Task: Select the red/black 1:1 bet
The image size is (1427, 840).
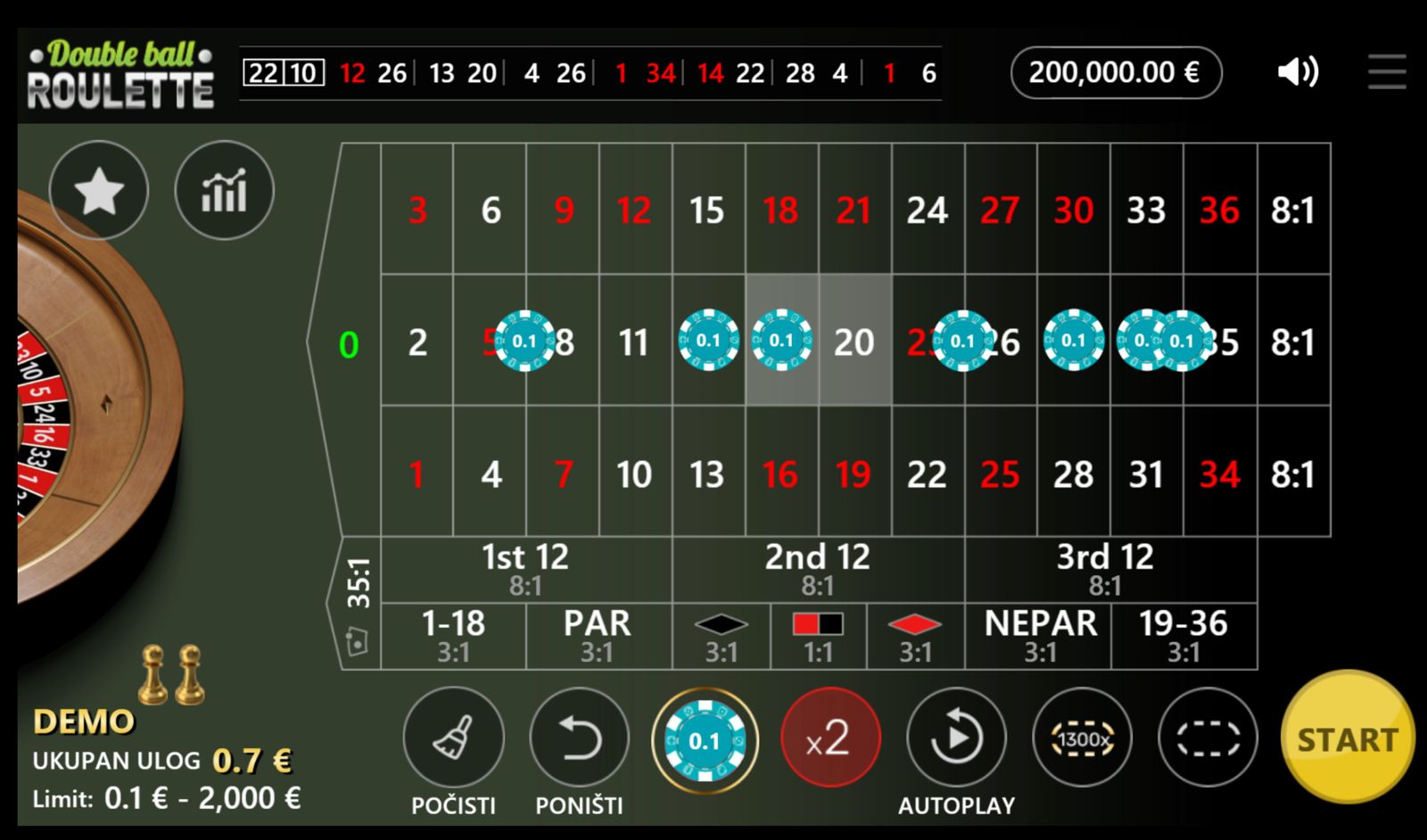Action: 818,636
